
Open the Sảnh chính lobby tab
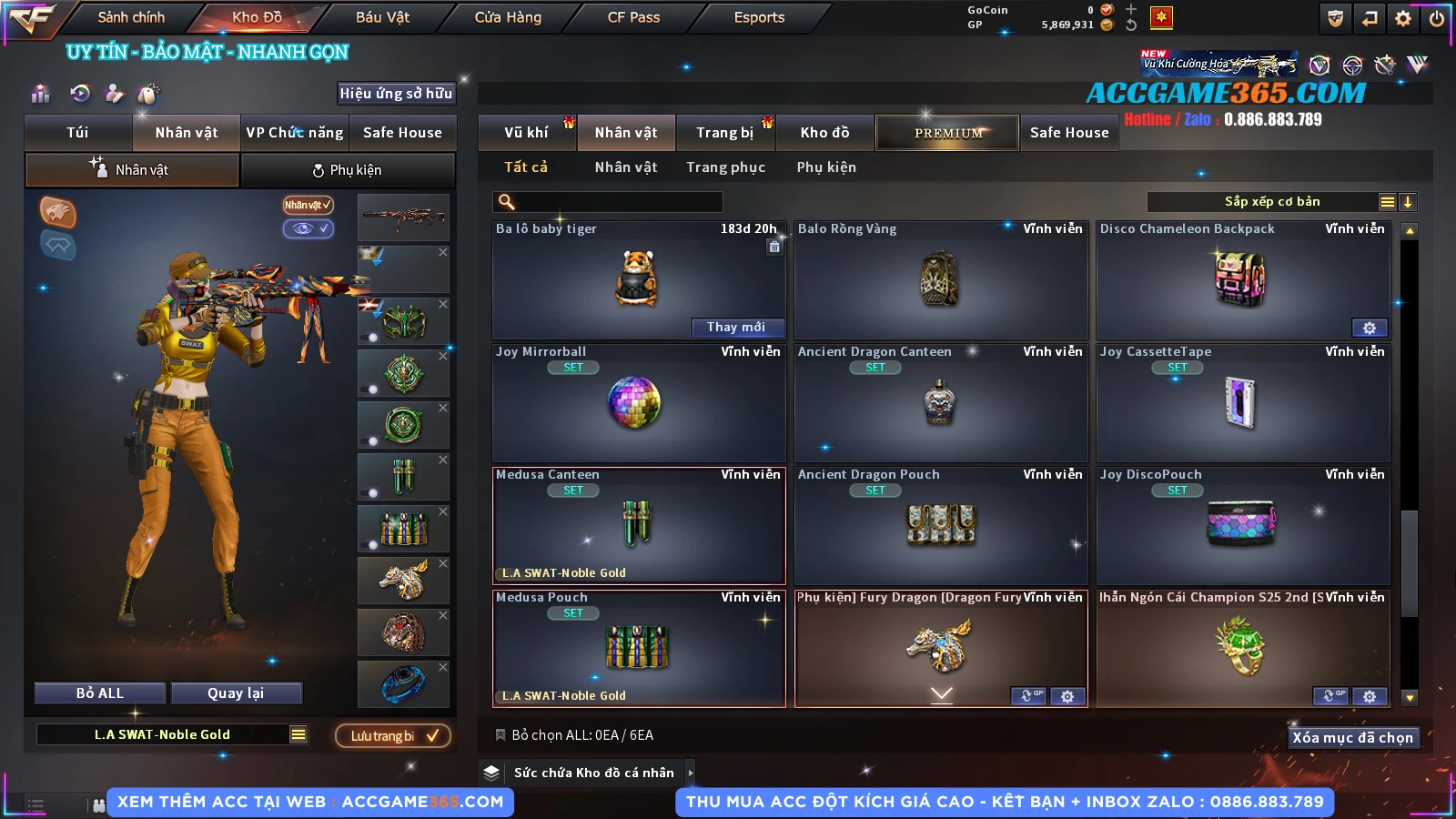tap(131, 17)
